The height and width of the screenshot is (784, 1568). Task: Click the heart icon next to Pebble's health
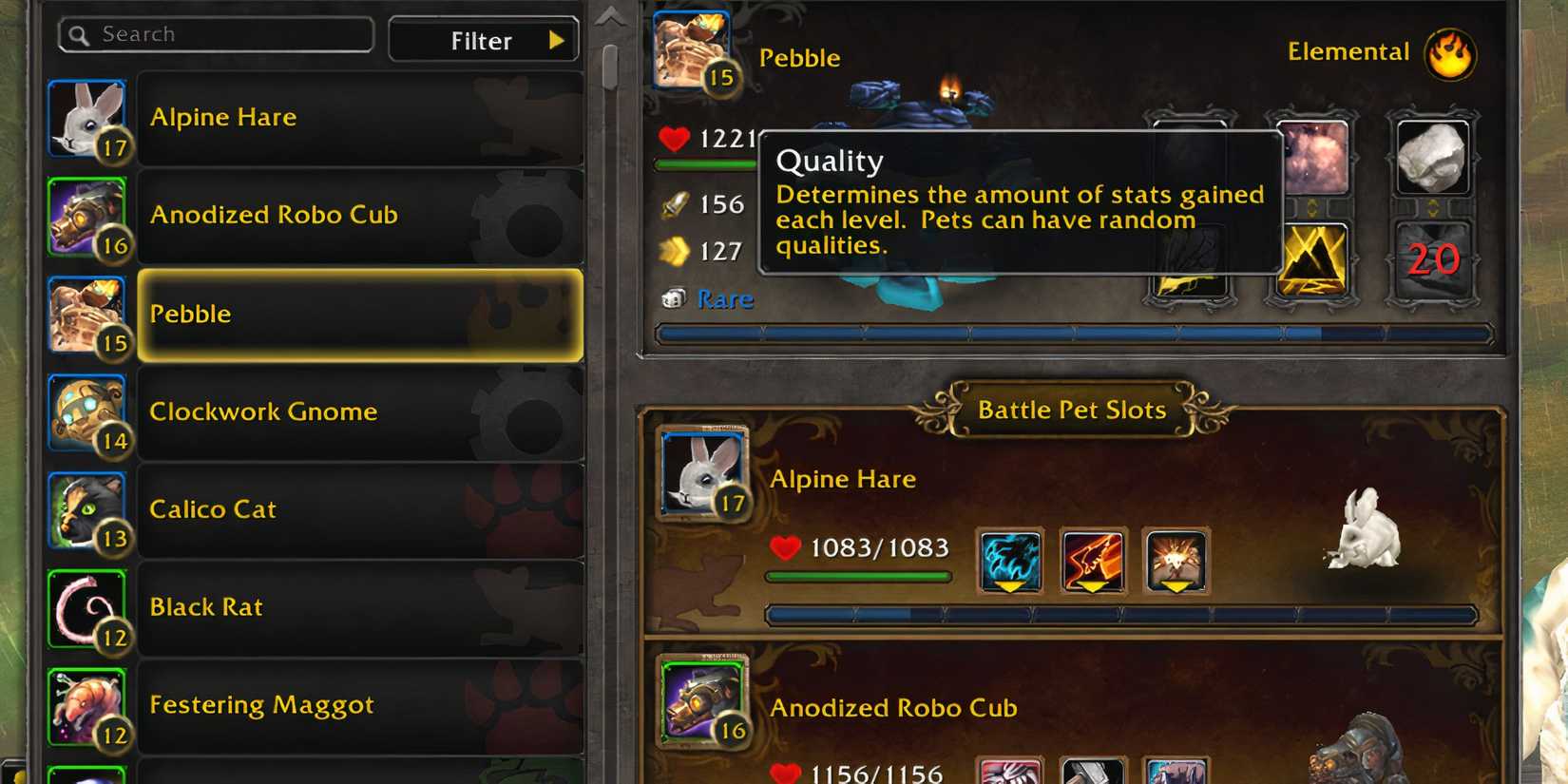[x=672, y=139]
